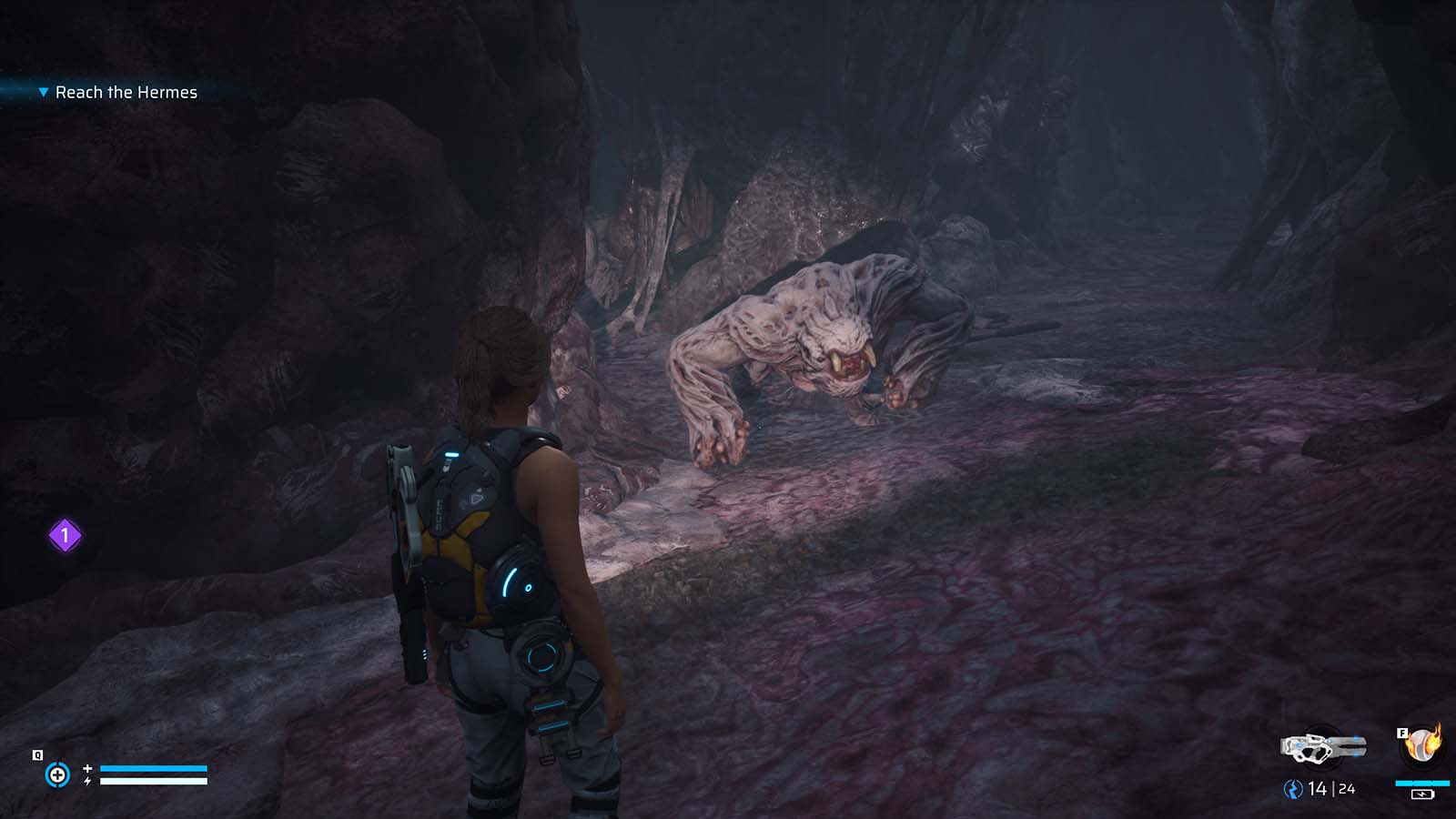The image size is (1456, 819).
Task: Select the electric ammo element icon
Action: pyautogui.click(x=1293, y=790)
